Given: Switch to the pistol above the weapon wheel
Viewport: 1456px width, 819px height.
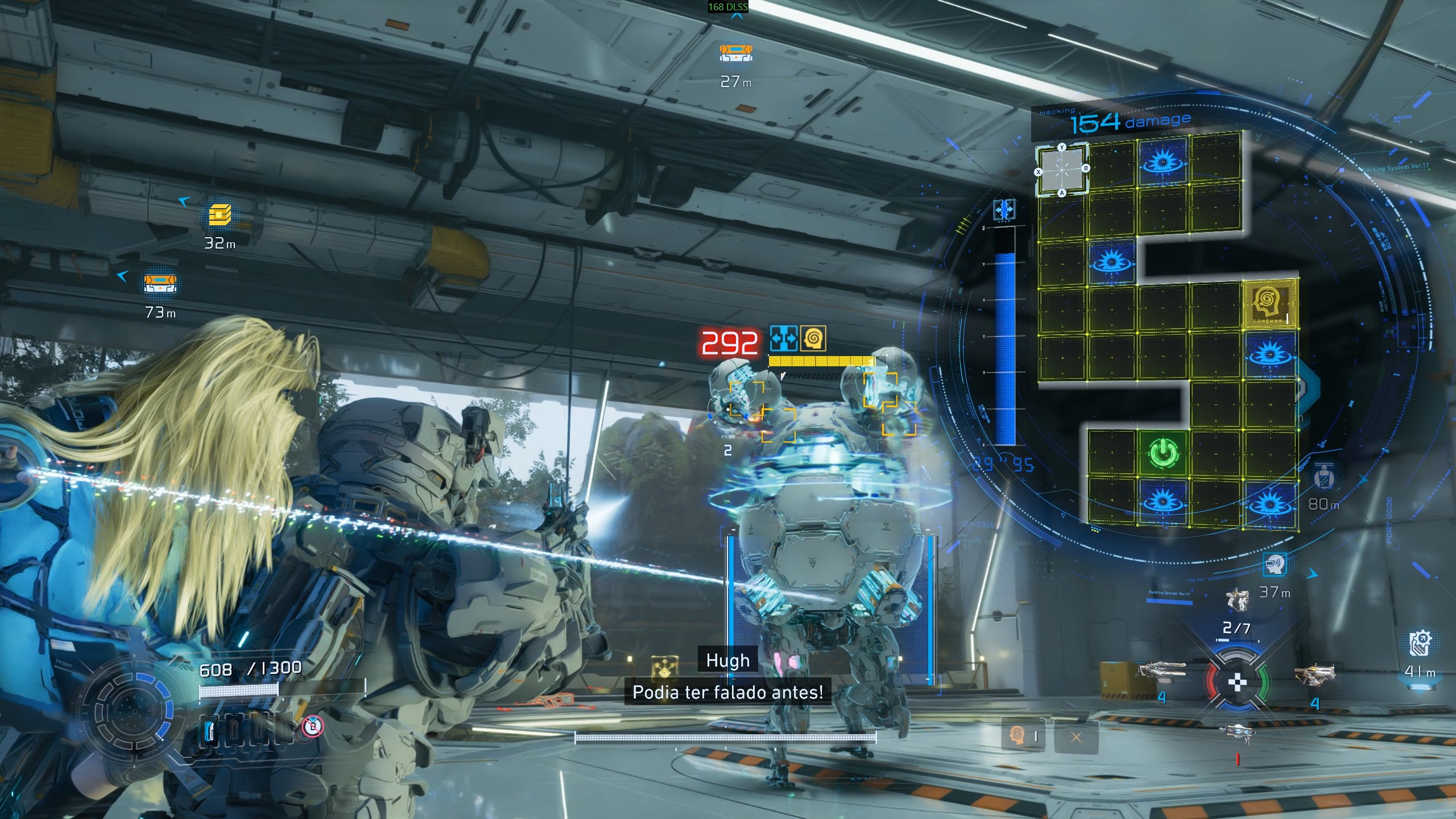Looking at the screenshot, I should 1237,599.
